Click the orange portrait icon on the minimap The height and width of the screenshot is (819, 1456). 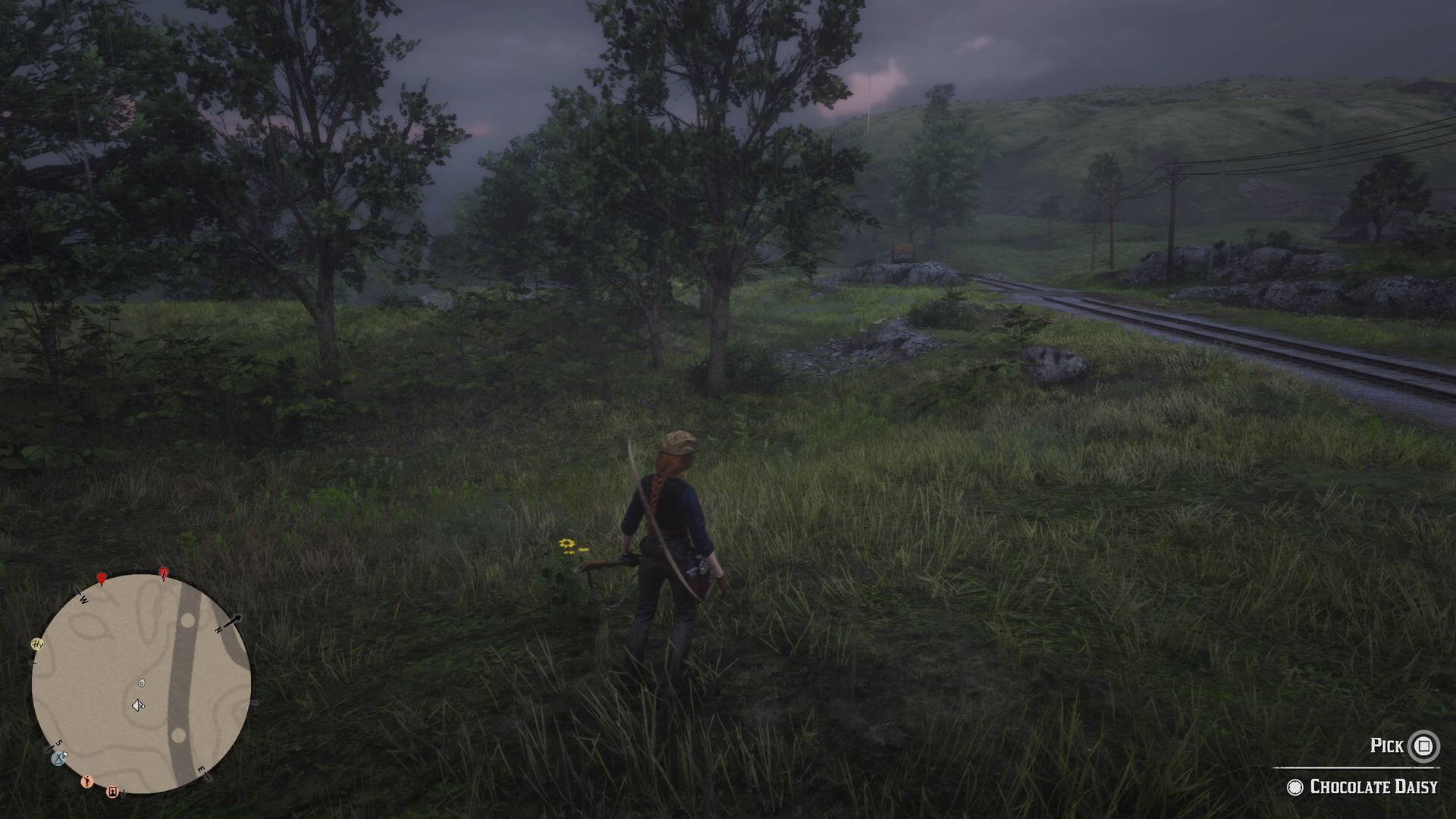(x=113, y=792)
